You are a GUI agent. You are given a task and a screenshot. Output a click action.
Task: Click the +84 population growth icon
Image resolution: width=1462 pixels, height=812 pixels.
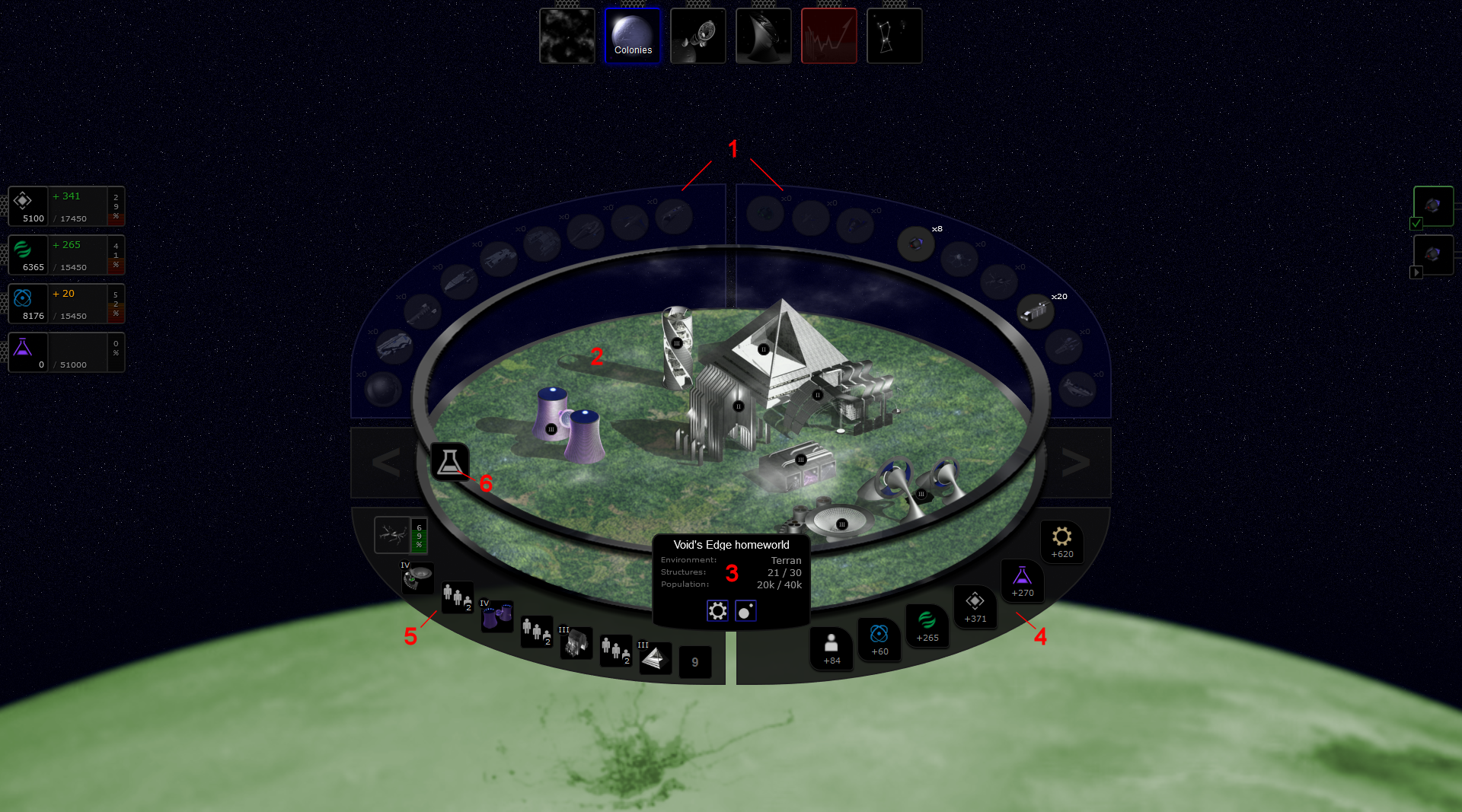pyautogui.click(x=832, y=648)
